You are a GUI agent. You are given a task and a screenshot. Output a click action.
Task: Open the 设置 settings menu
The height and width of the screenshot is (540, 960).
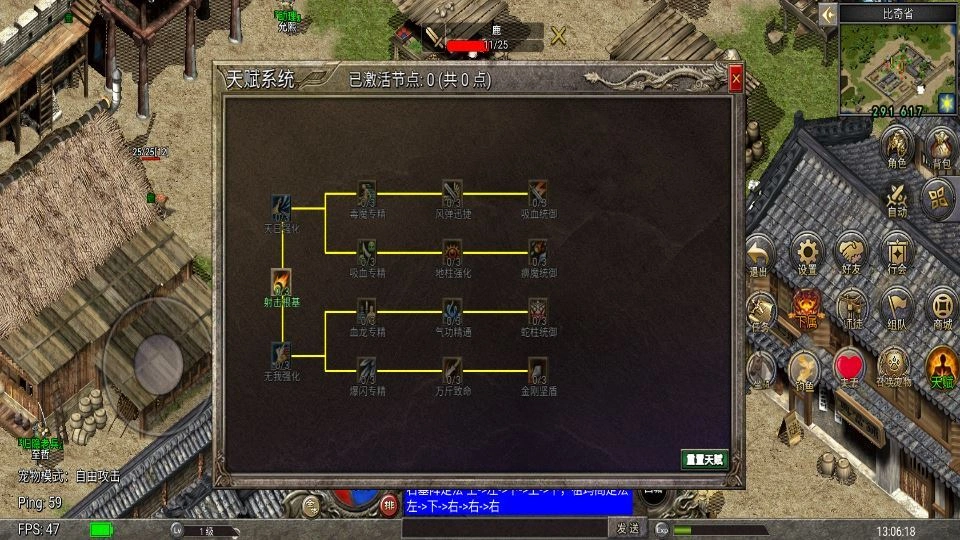(x=808, y=254)
